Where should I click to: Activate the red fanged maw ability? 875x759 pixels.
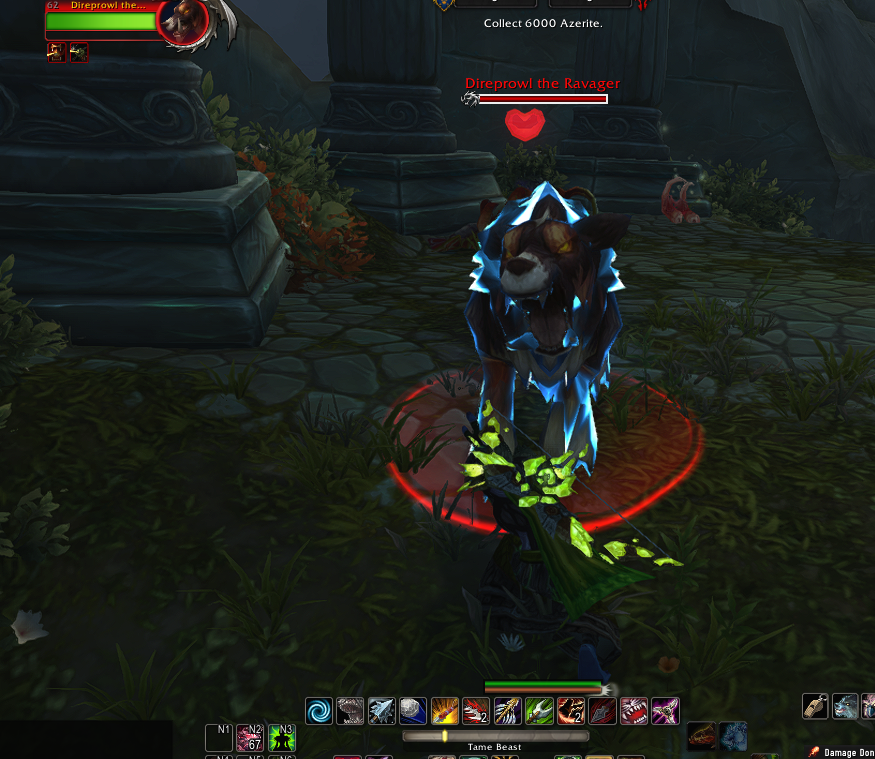tap(634, 711)
